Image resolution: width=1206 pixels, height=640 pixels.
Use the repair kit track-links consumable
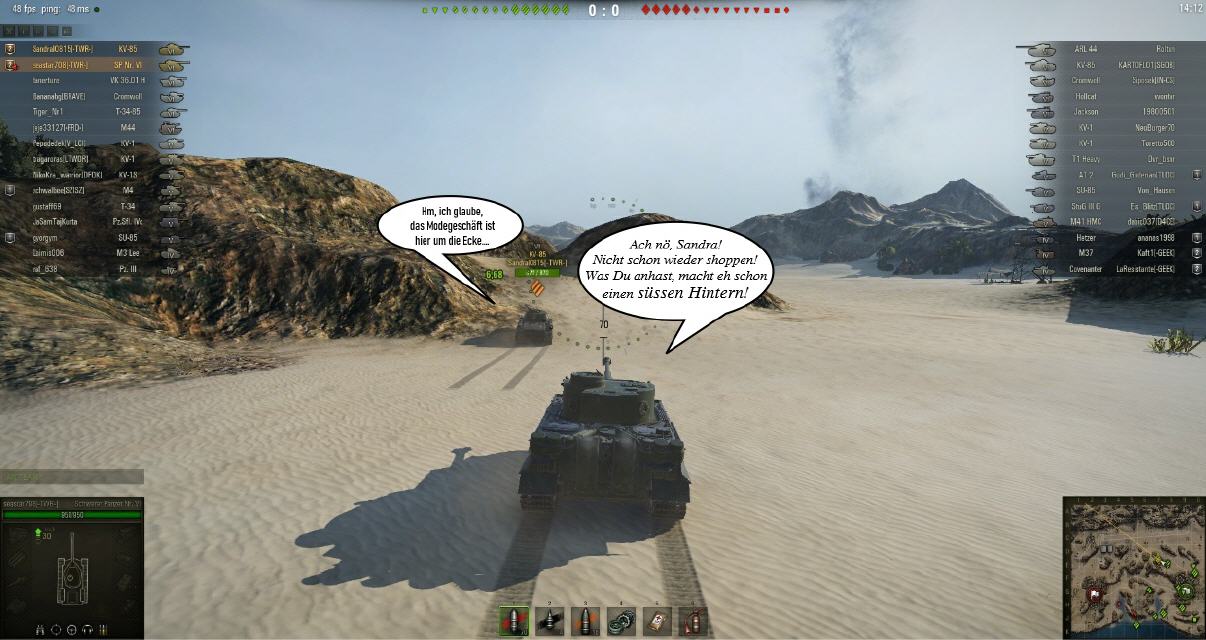pyautogui.click(x=621, y=621)
